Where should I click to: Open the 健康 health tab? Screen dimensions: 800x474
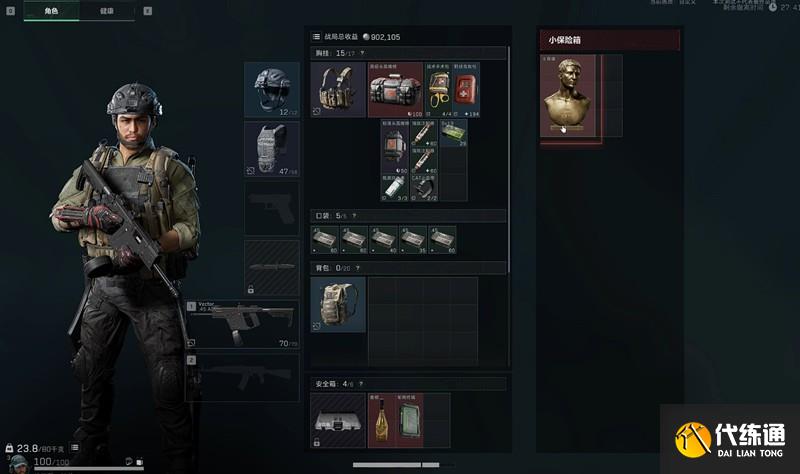click(107, 11)
